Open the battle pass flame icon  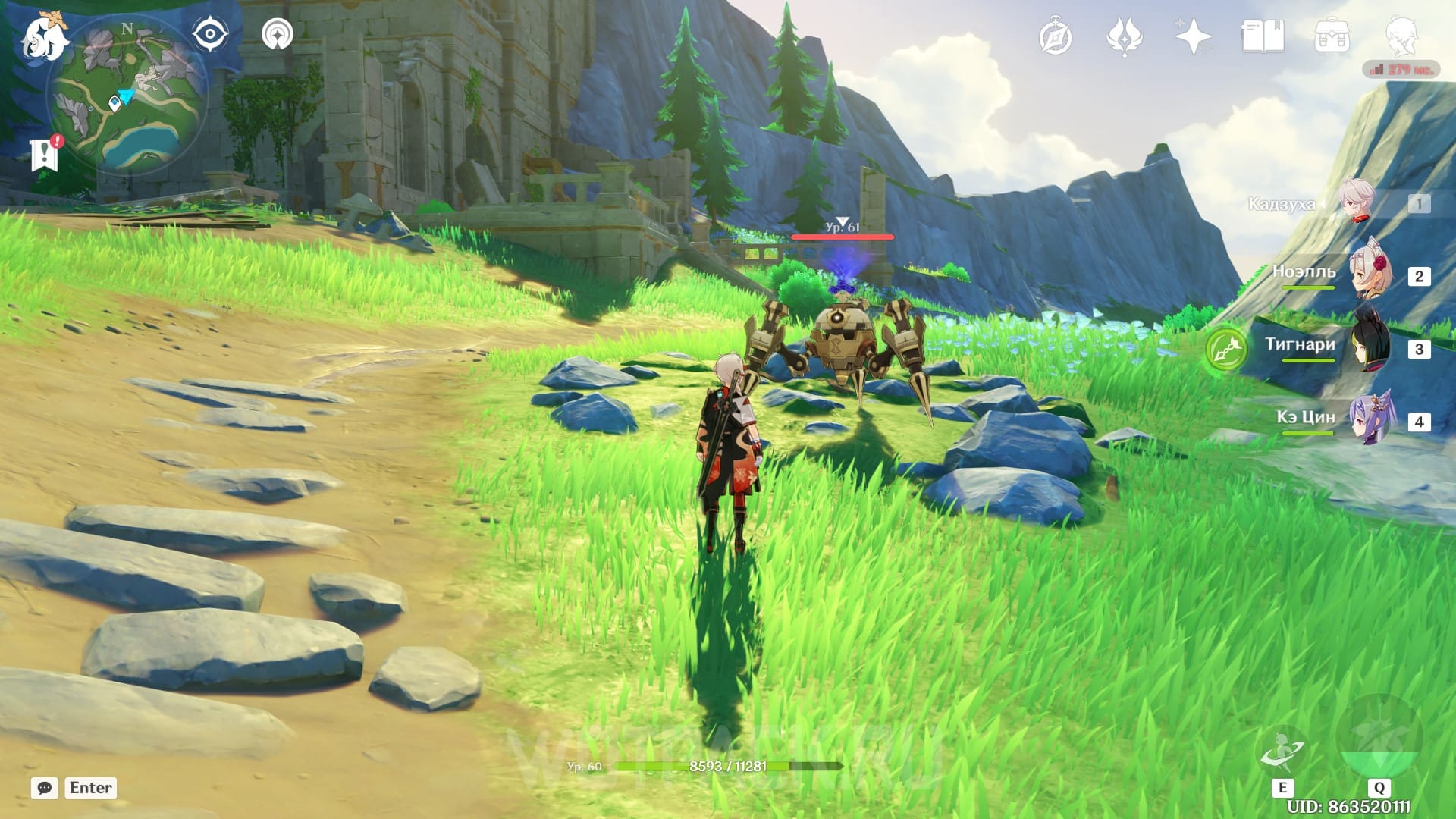click(1124, 37)
